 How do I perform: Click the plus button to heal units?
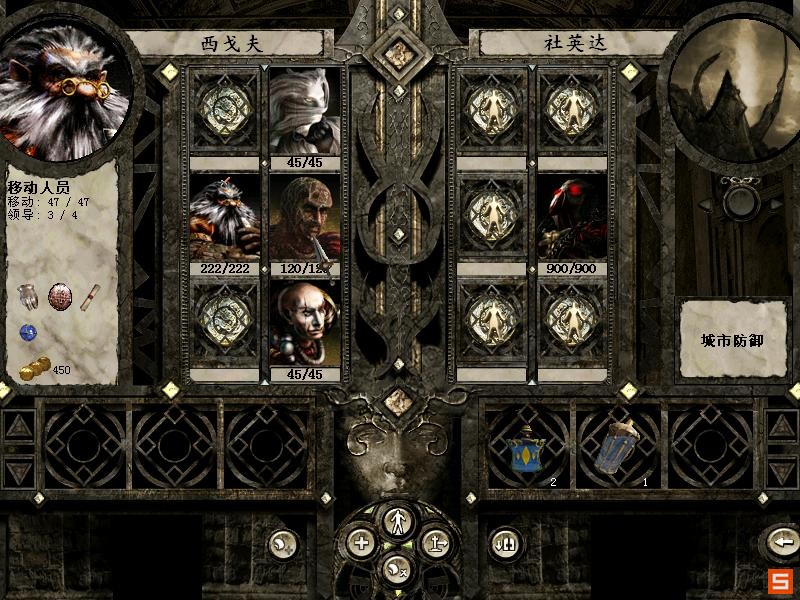361,543
